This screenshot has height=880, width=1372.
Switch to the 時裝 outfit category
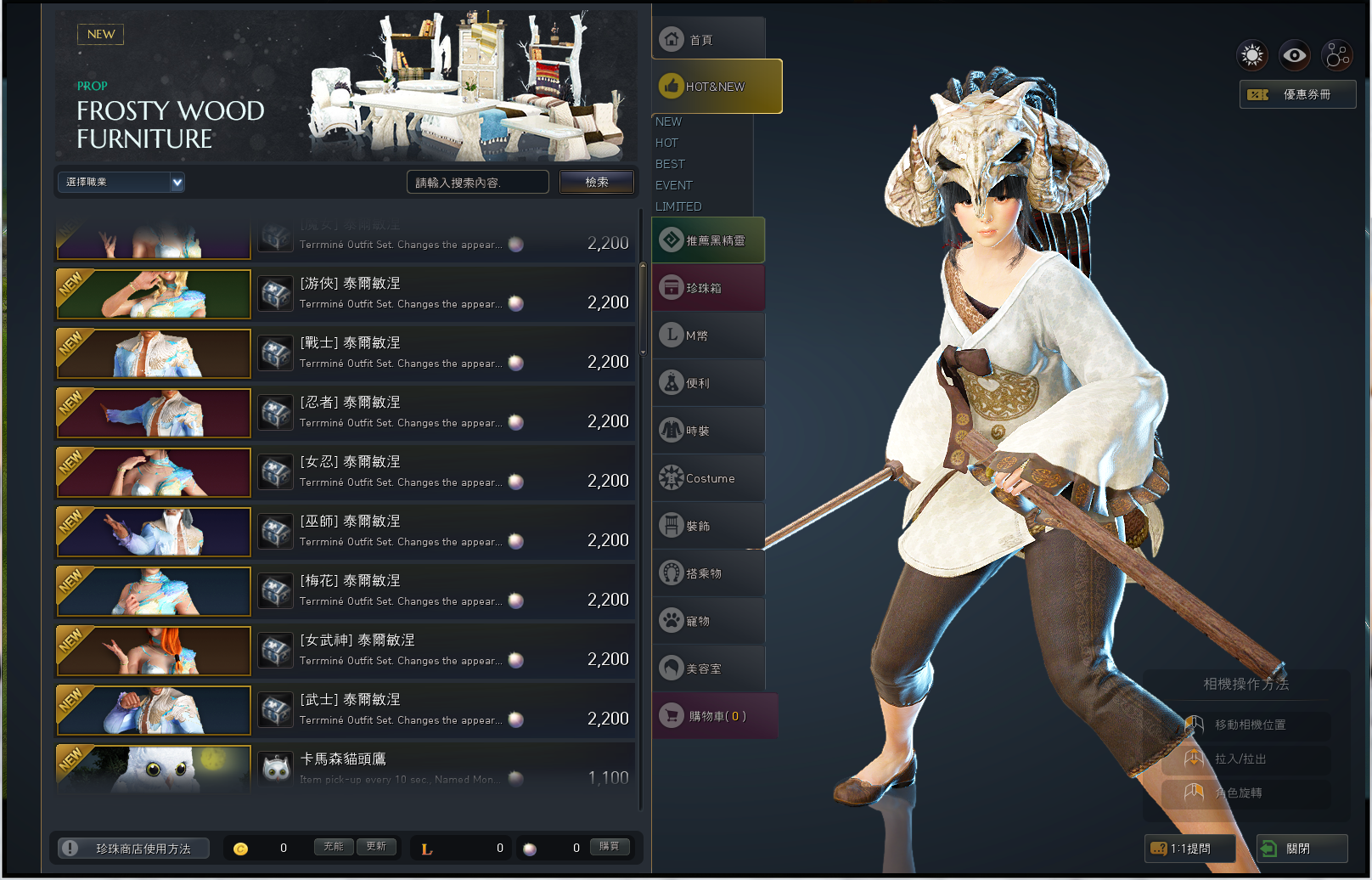point(708,431)
